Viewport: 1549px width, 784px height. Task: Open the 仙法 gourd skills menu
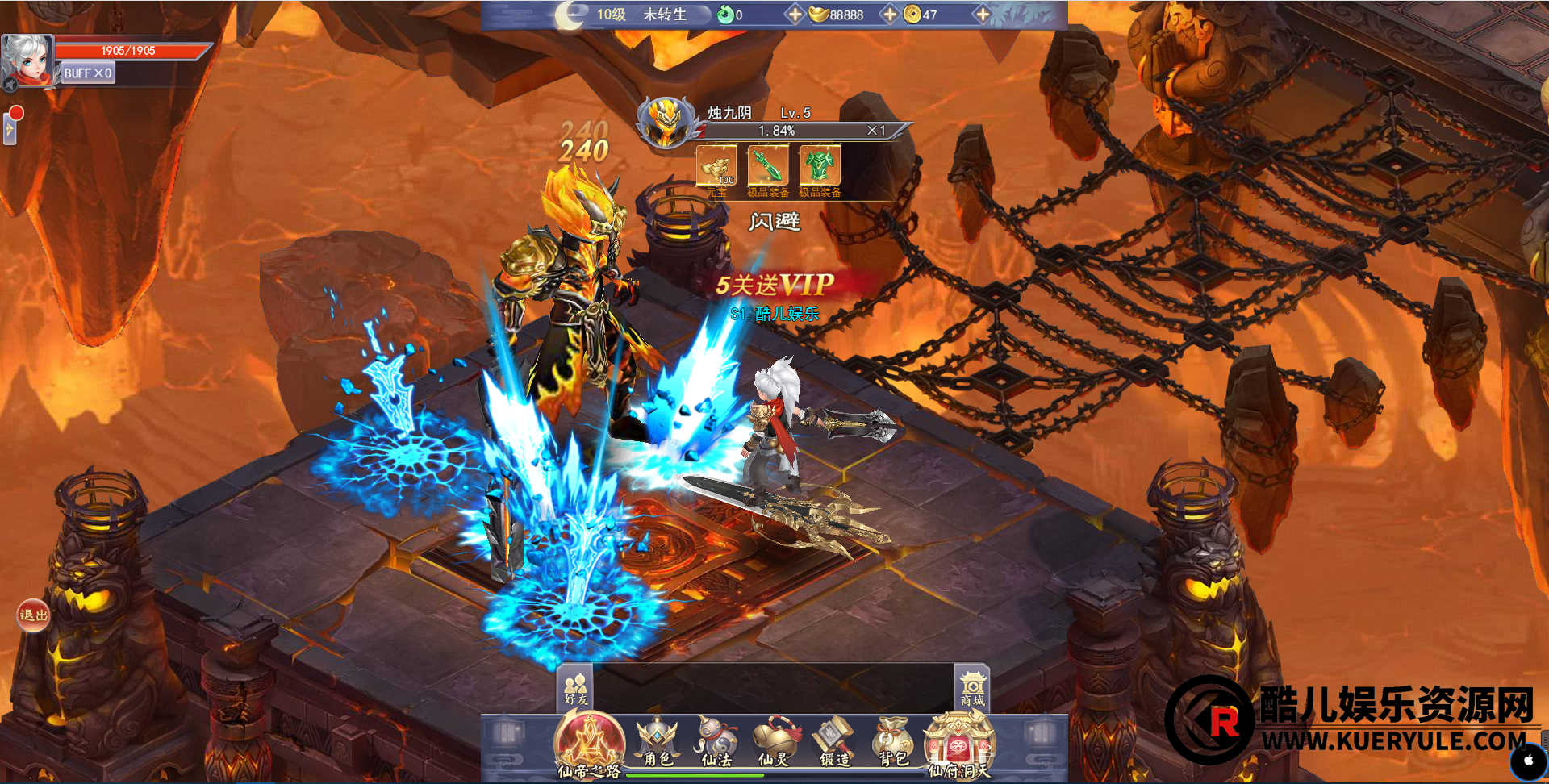(x=716, y=742)
